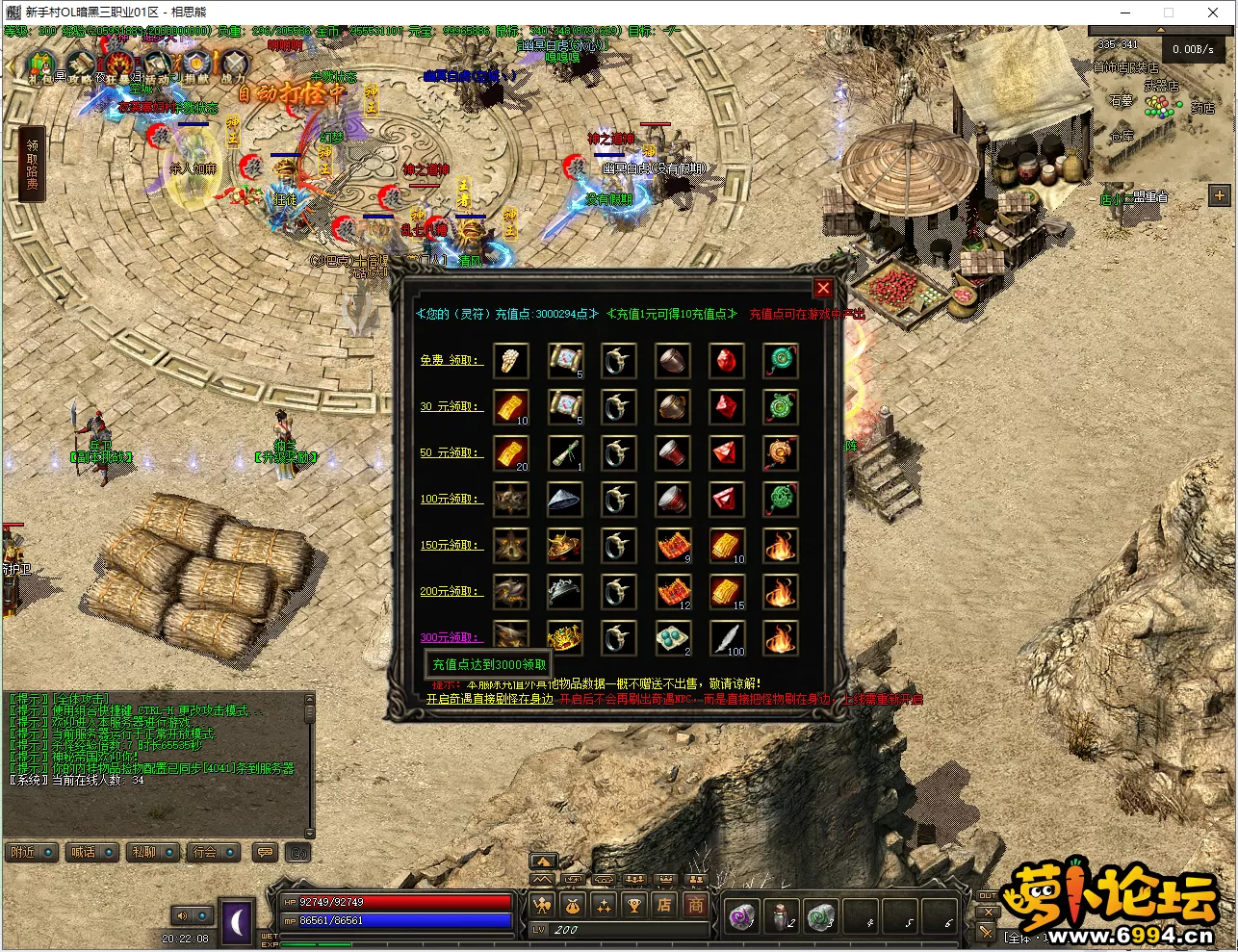Click the 领取路费 side button
The image size is (1238, 952).
[32, 164]
